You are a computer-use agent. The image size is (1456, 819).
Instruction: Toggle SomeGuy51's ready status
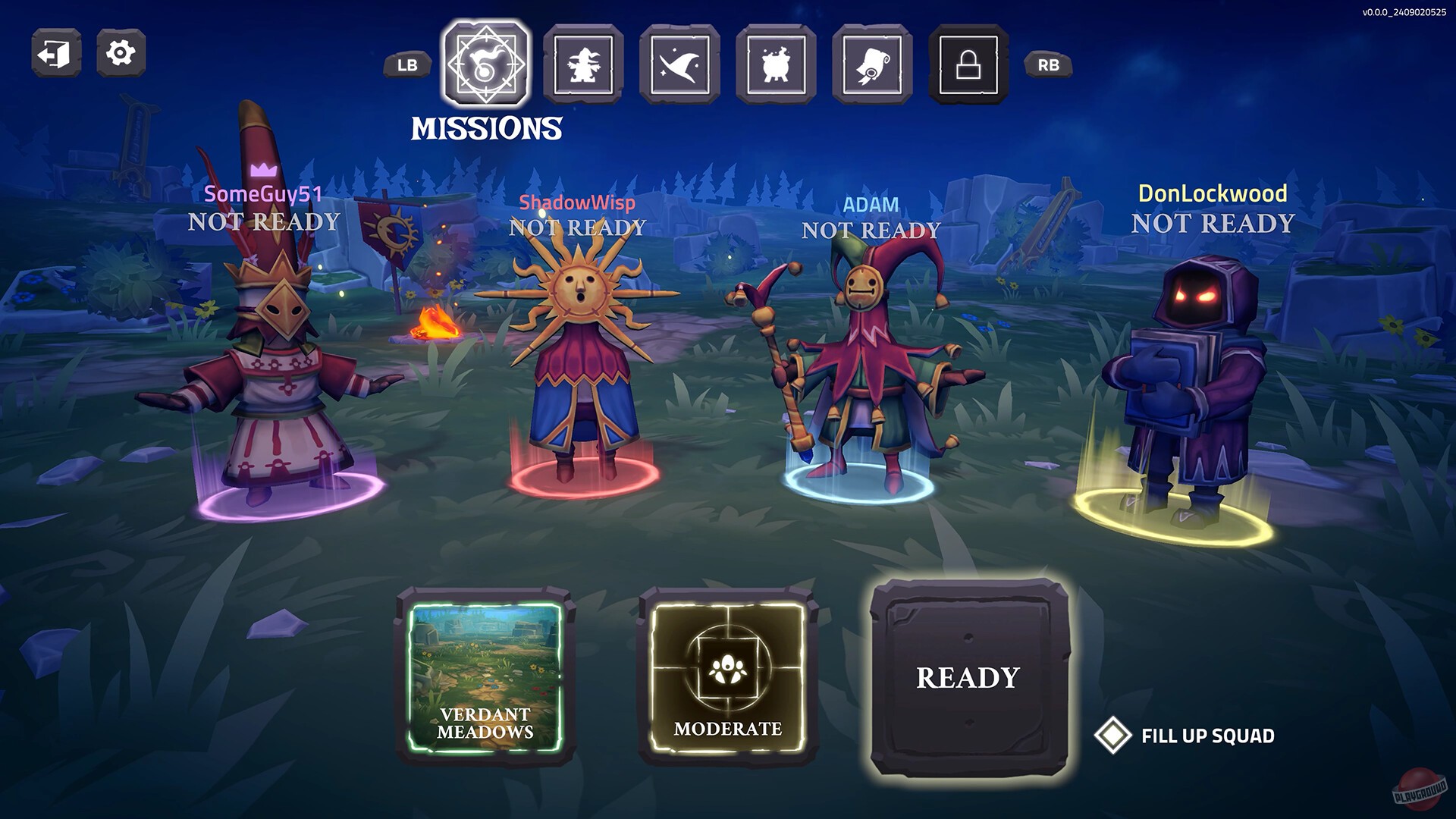click(263, 223)
